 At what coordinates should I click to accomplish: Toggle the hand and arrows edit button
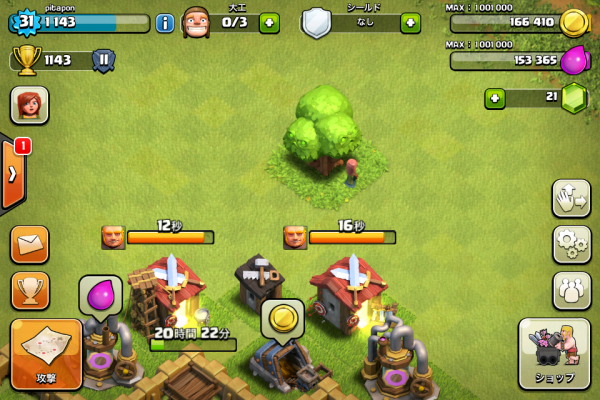(571, 198)
